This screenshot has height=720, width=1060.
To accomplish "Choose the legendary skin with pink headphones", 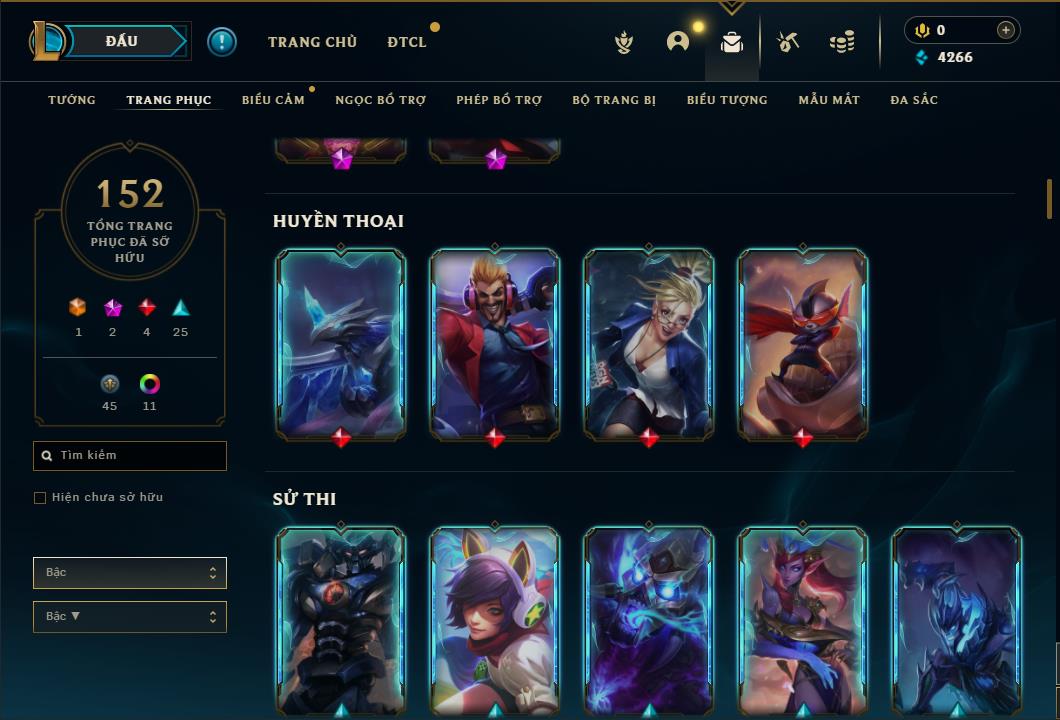I will [x=495, y=342].
